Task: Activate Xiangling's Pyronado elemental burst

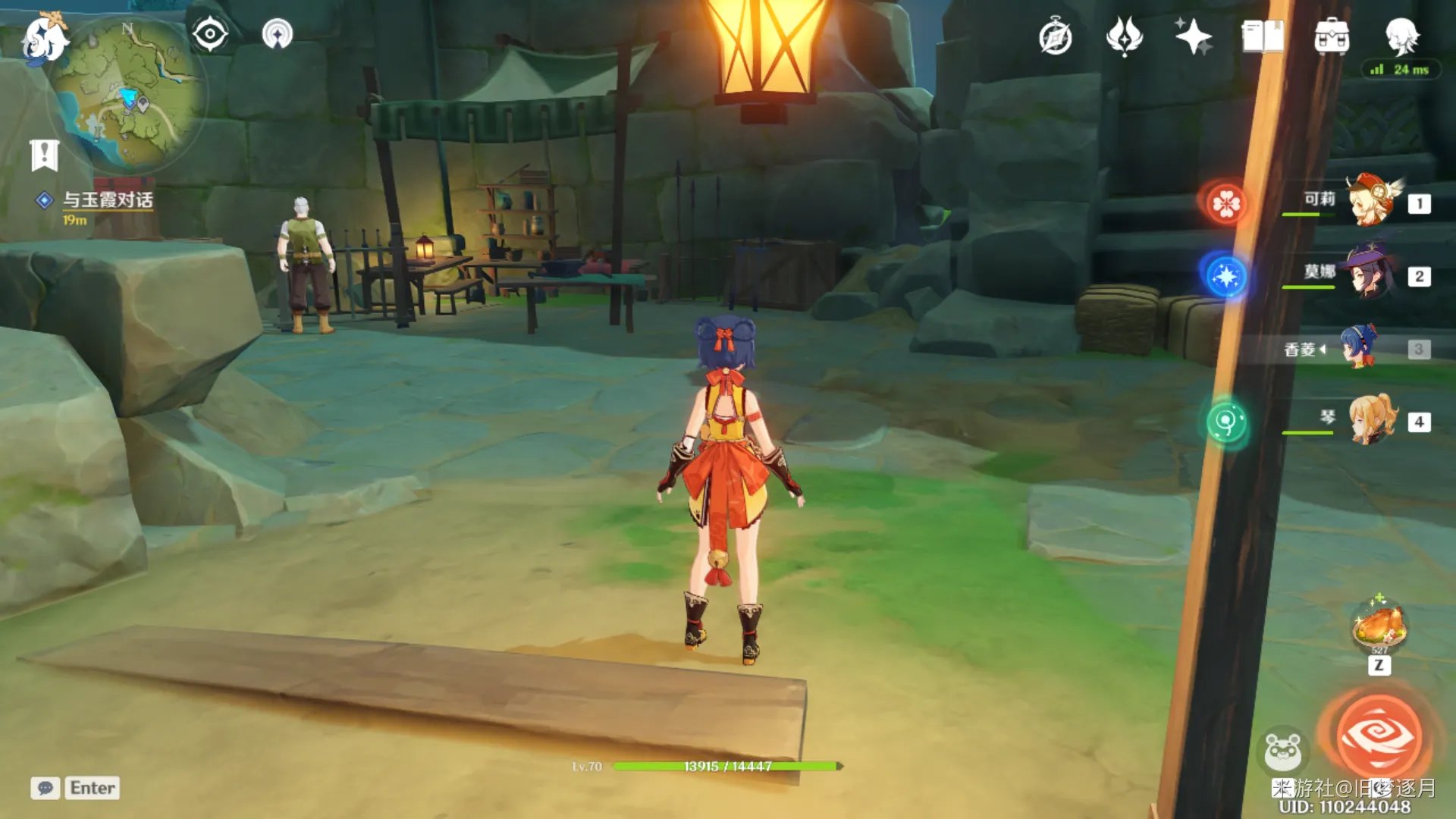Action: tap(1379, 736)
